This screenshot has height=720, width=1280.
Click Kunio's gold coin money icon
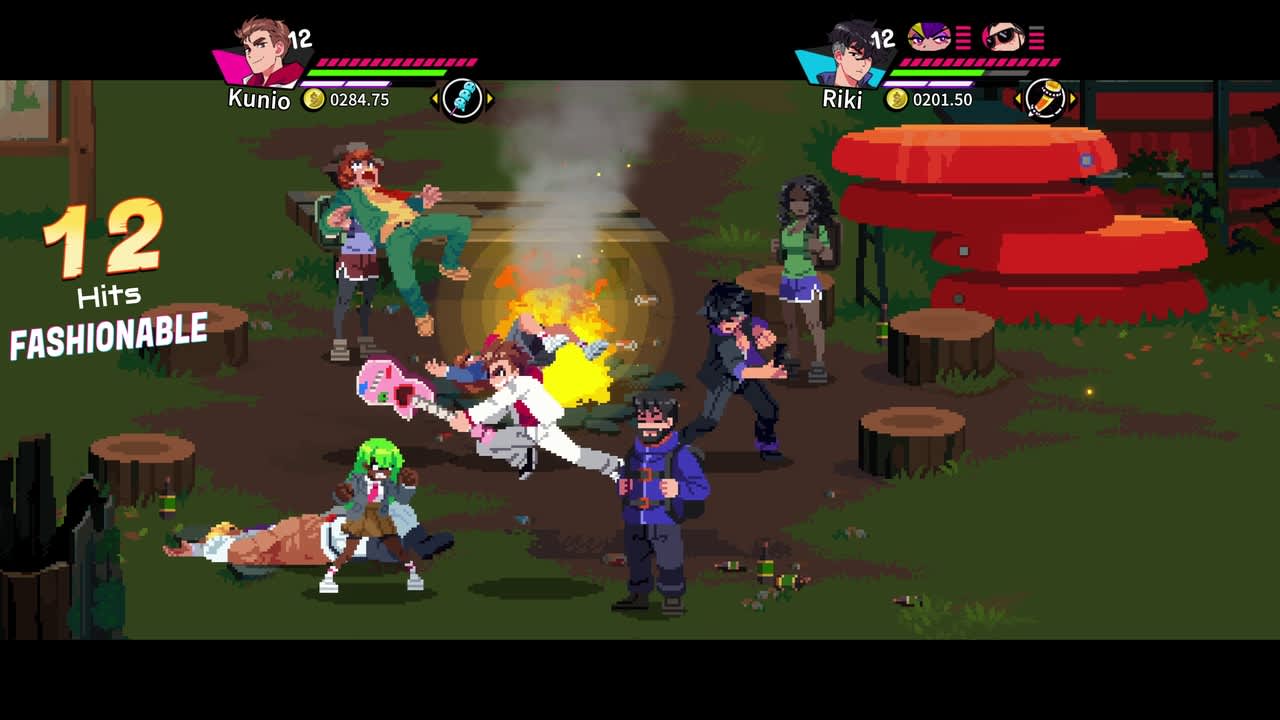click(313, 98)
